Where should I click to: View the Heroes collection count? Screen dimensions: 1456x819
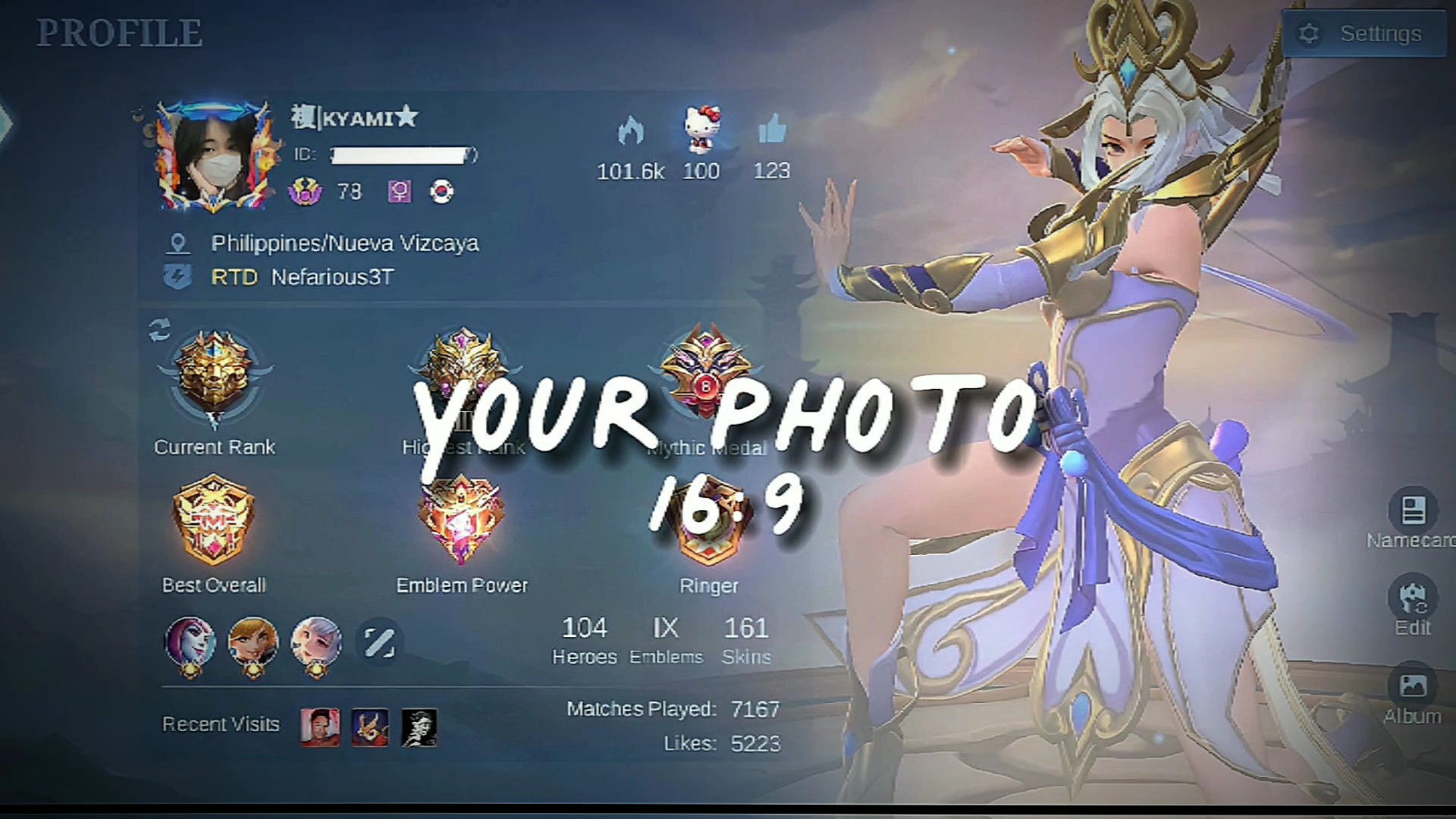click(584, 639)
